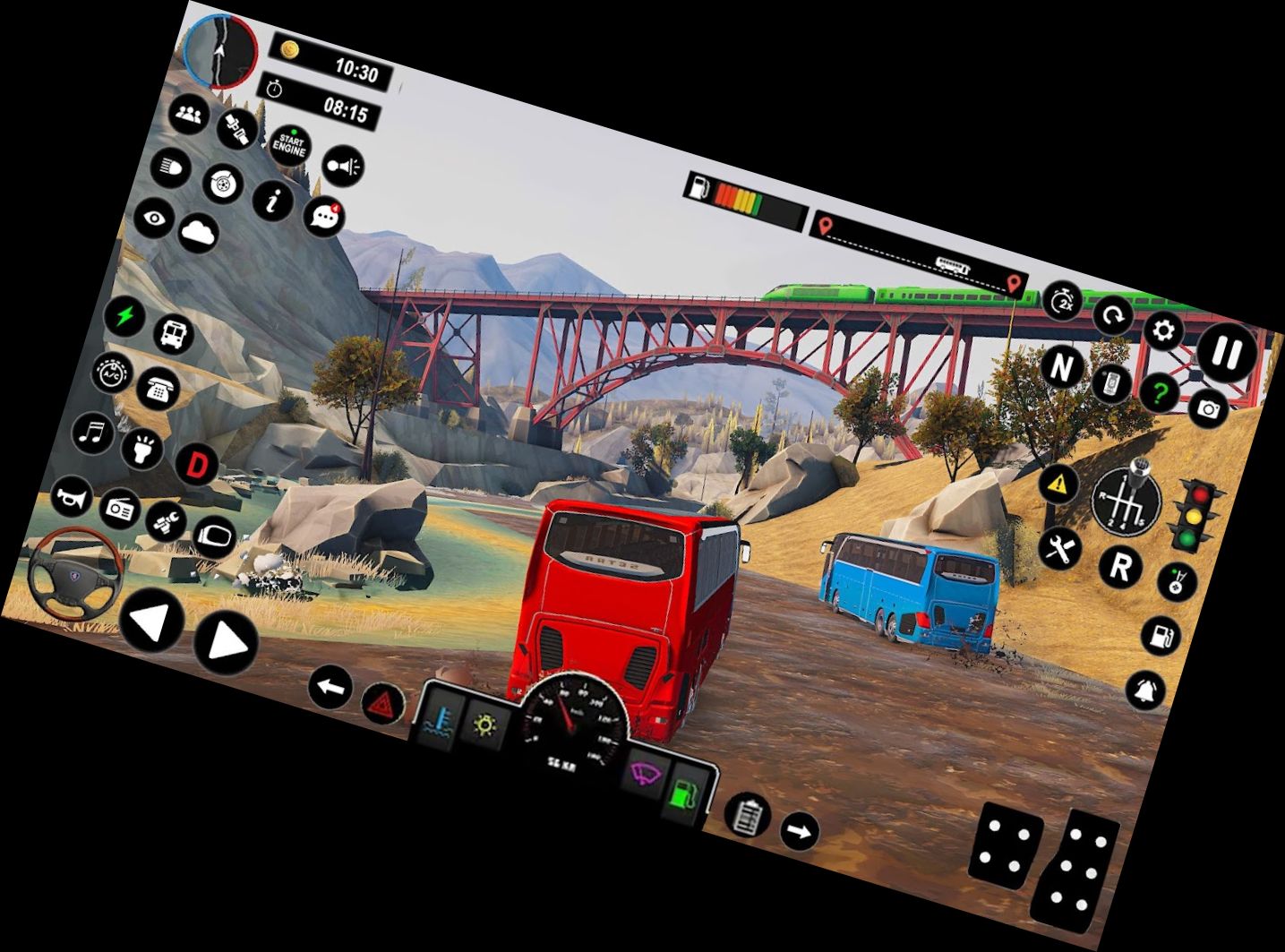This screenshot has width=1285, height=952.
Task: Activate the 2x speed timer icon
Action: pos(1063,300)
